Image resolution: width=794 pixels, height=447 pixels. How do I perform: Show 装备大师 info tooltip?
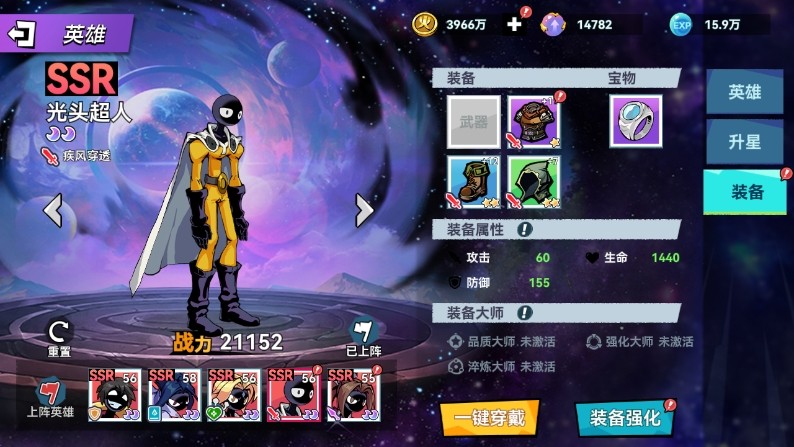tap(524, 313)
